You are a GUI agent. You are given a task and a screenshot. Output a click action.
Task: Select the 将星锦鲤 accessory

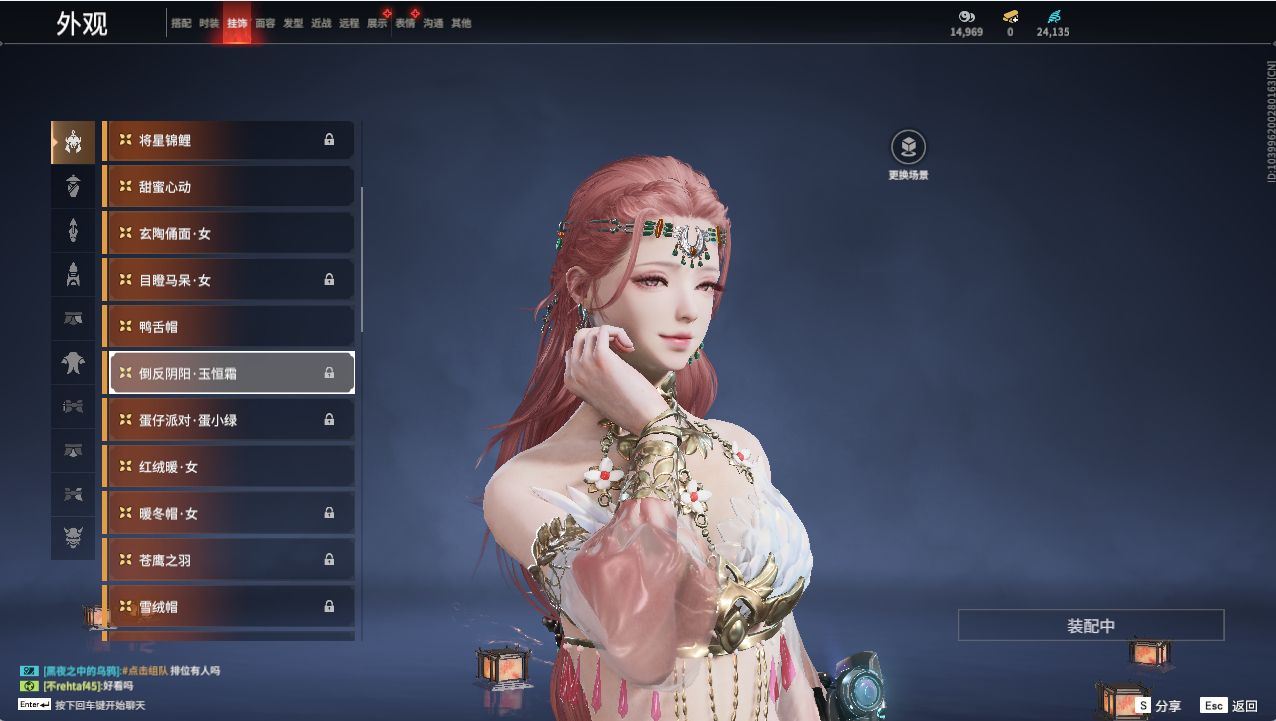point(229,140)
